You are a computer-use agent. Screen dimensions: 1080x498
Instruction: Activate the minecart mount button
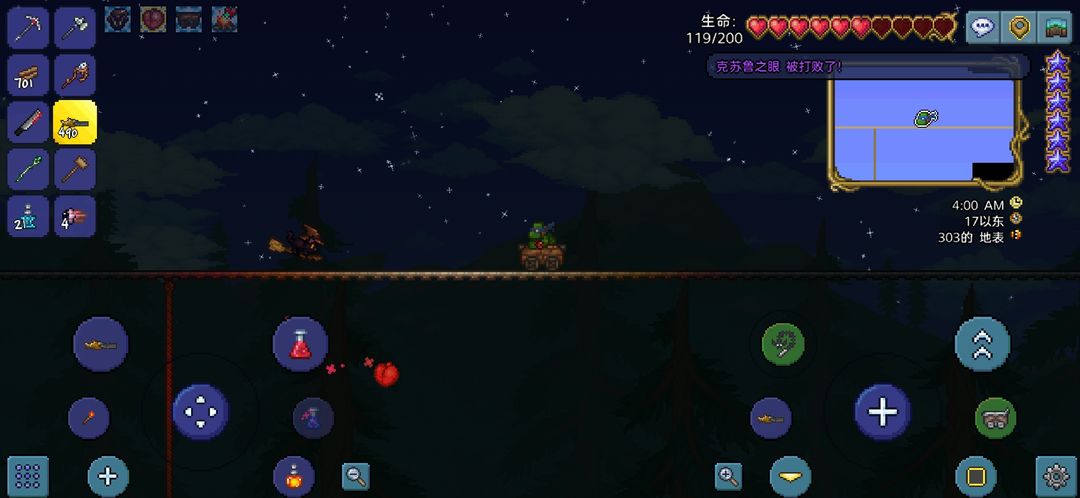click(995, 418)
